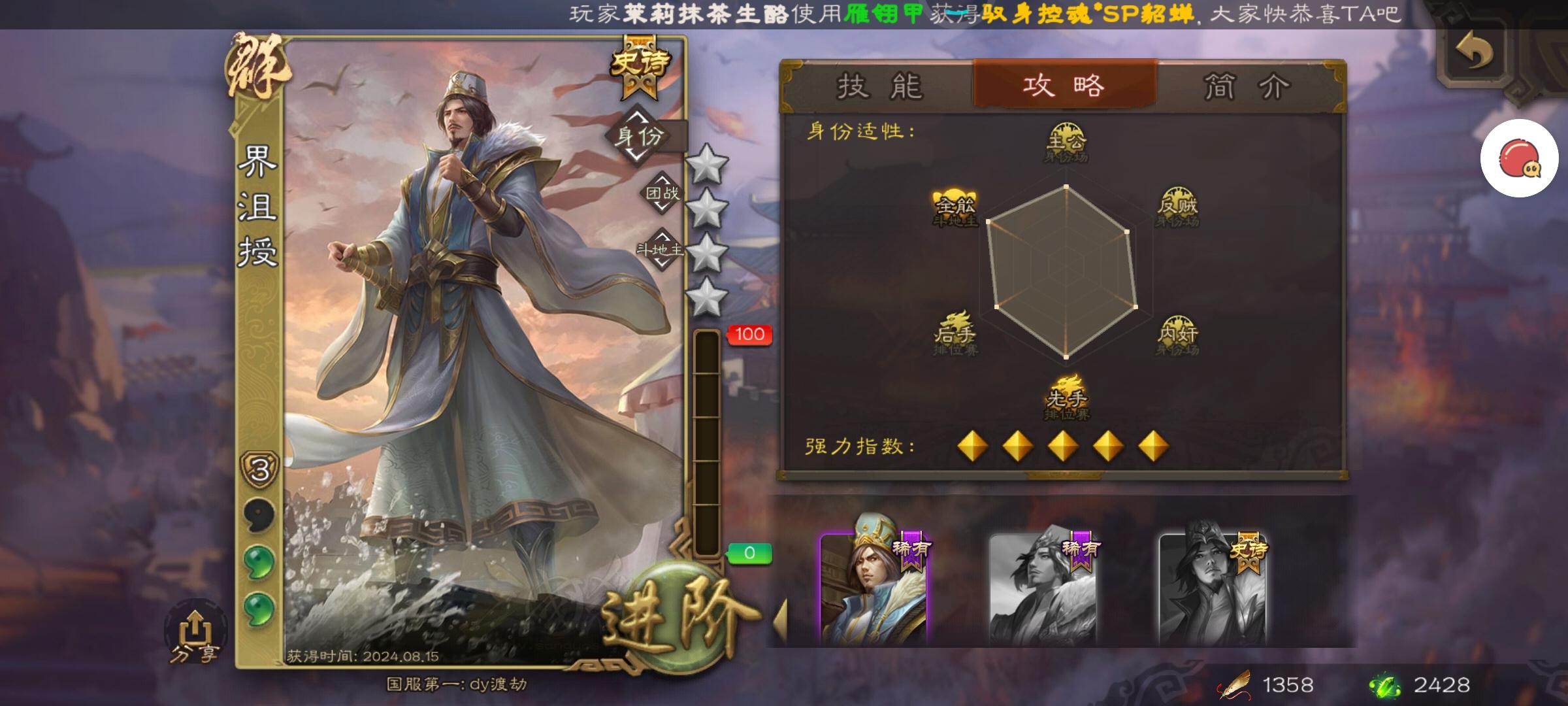The height and width of the screenshot is (706, 1568).
Task: Click the red 100 marker on the progress bar
Action: point(749,333)
